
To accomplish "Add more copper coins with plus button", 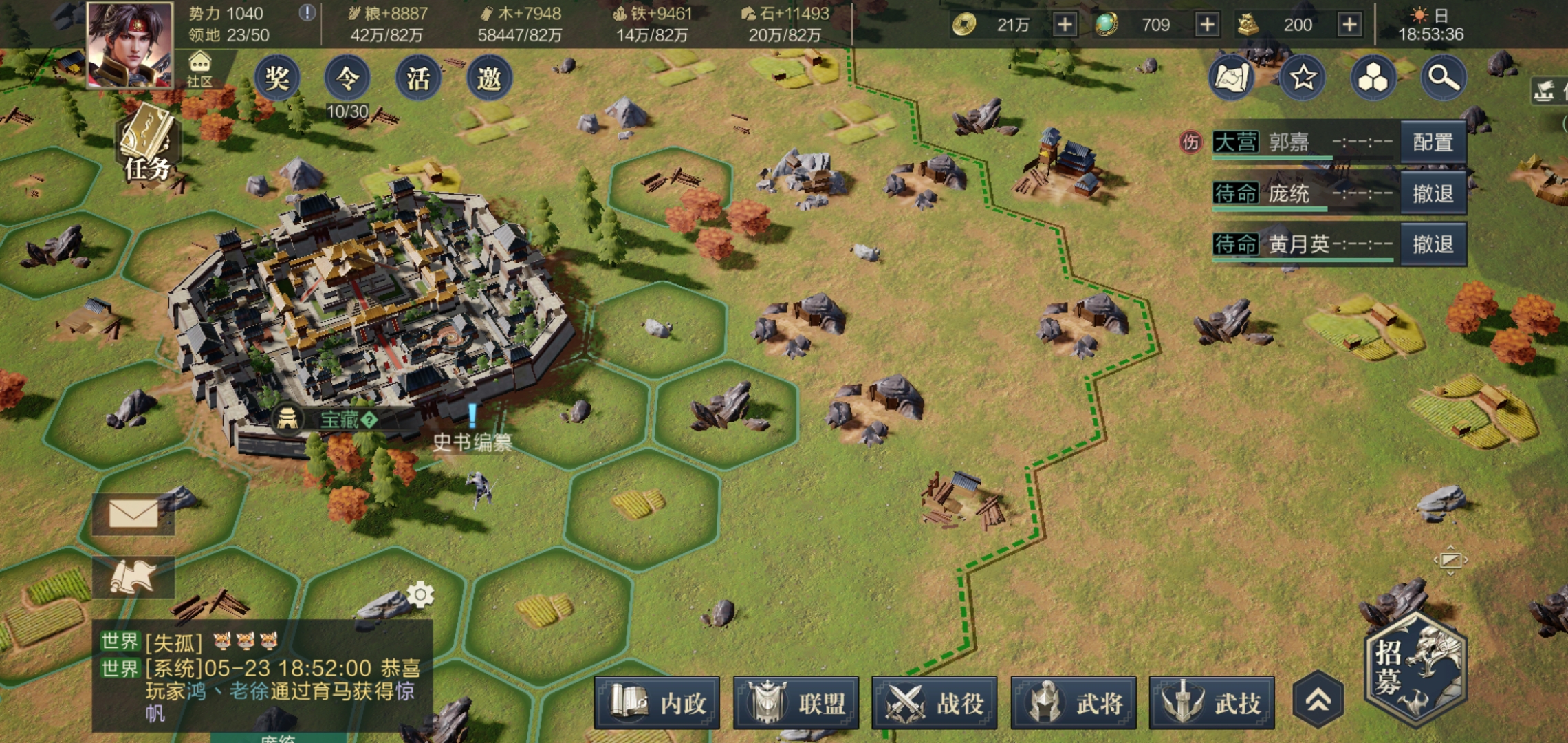I will pos(1064,25).
